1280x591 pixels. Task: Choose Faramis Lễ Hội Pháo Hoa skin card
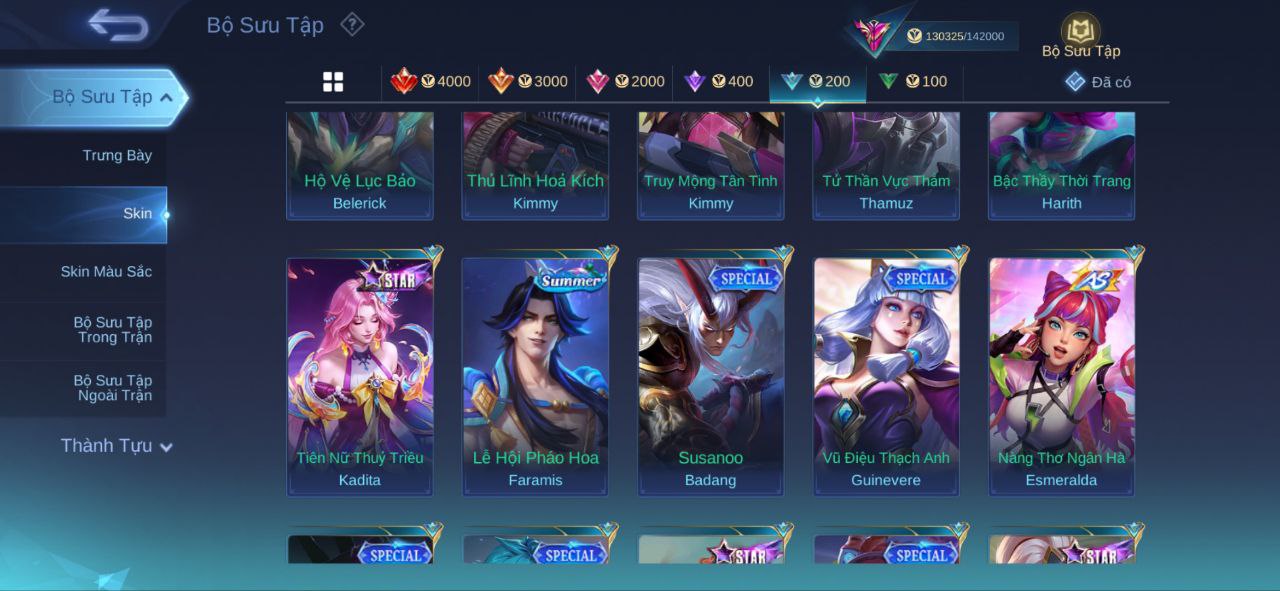[535, 376]
